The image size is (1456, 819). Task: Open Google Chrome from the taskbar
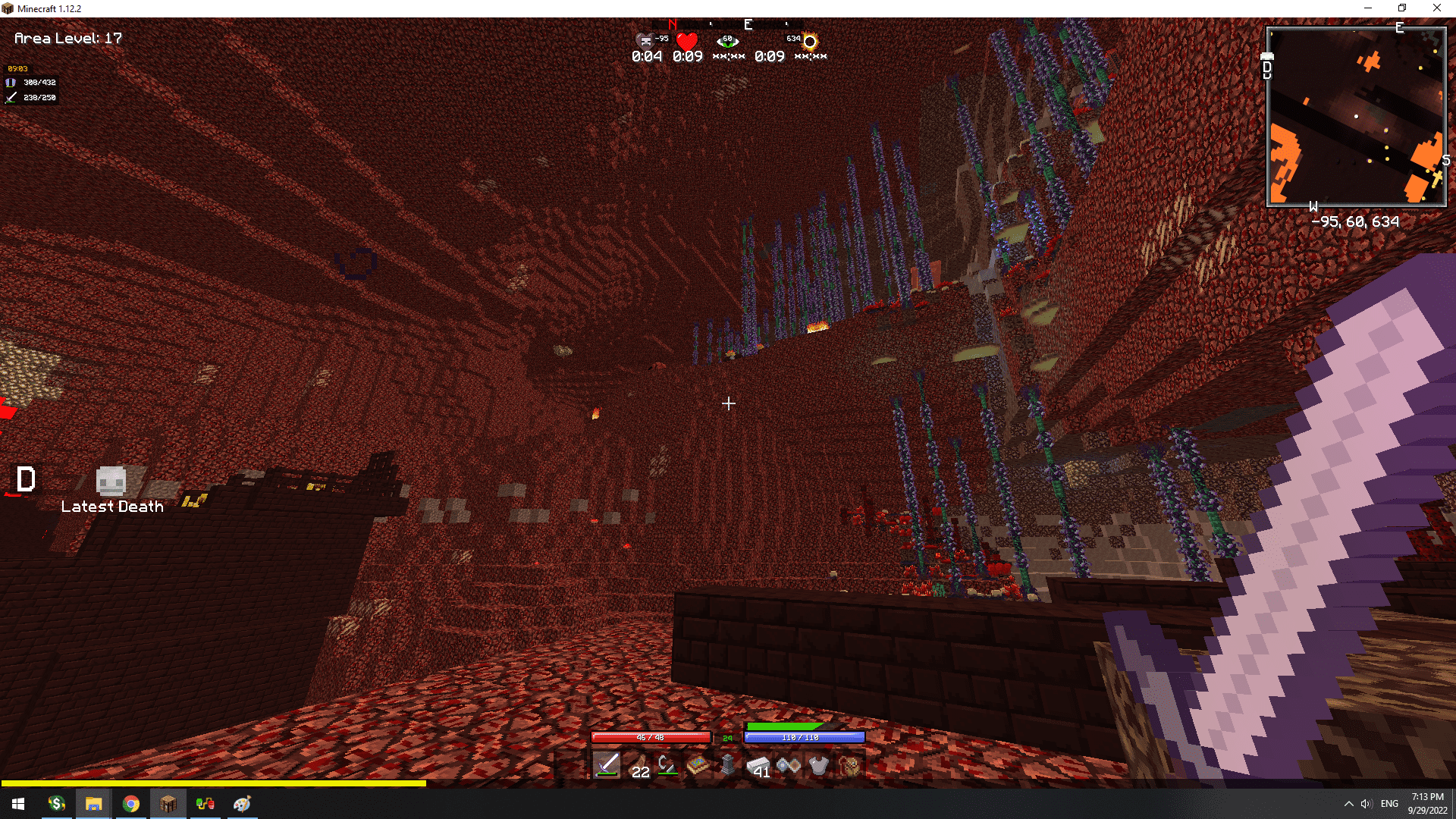[130, 803]
